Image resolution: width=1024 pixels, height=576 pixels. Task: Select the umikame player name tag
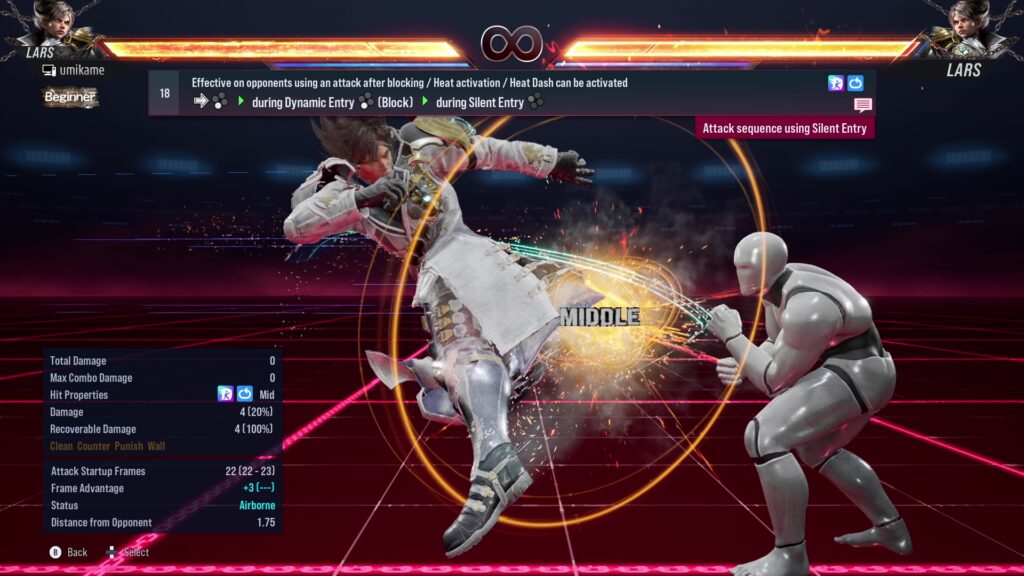pos(73,70)
